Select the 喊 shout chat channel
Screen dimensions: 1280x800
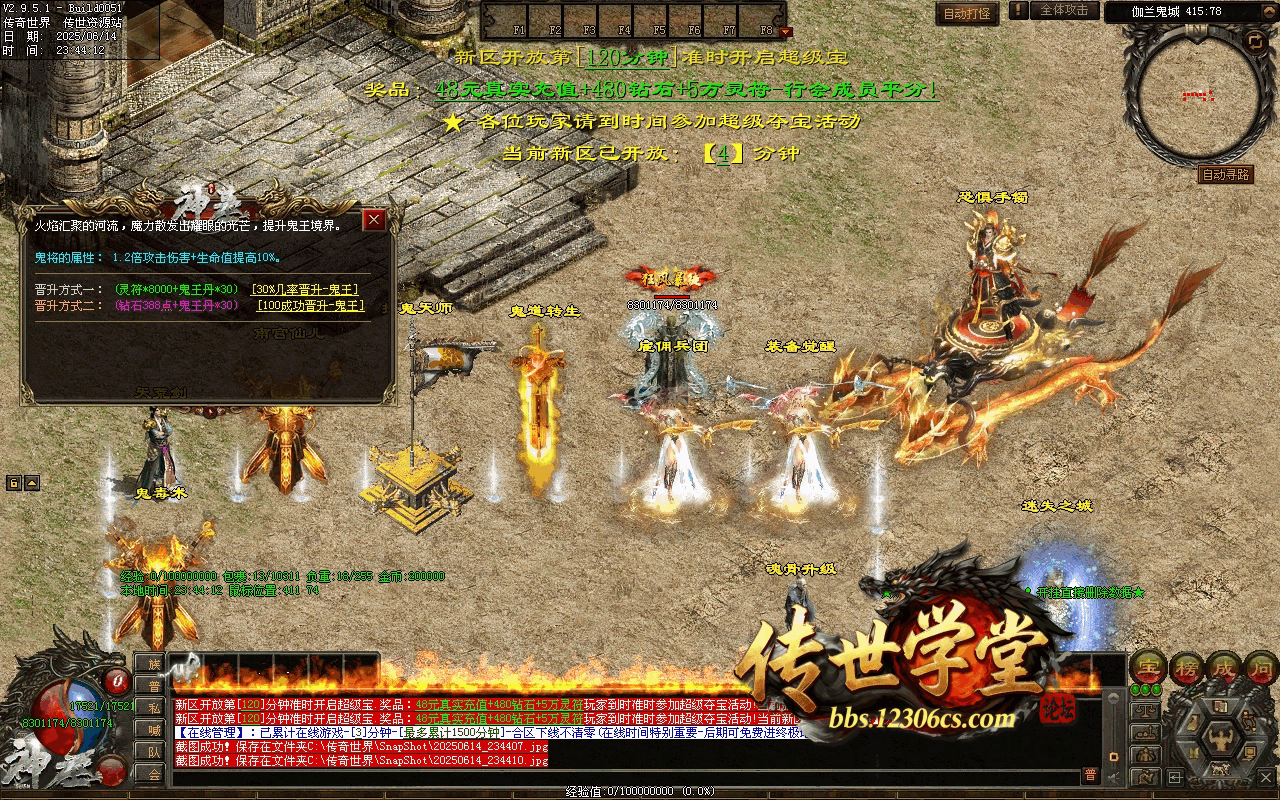[x=151, y=729]
